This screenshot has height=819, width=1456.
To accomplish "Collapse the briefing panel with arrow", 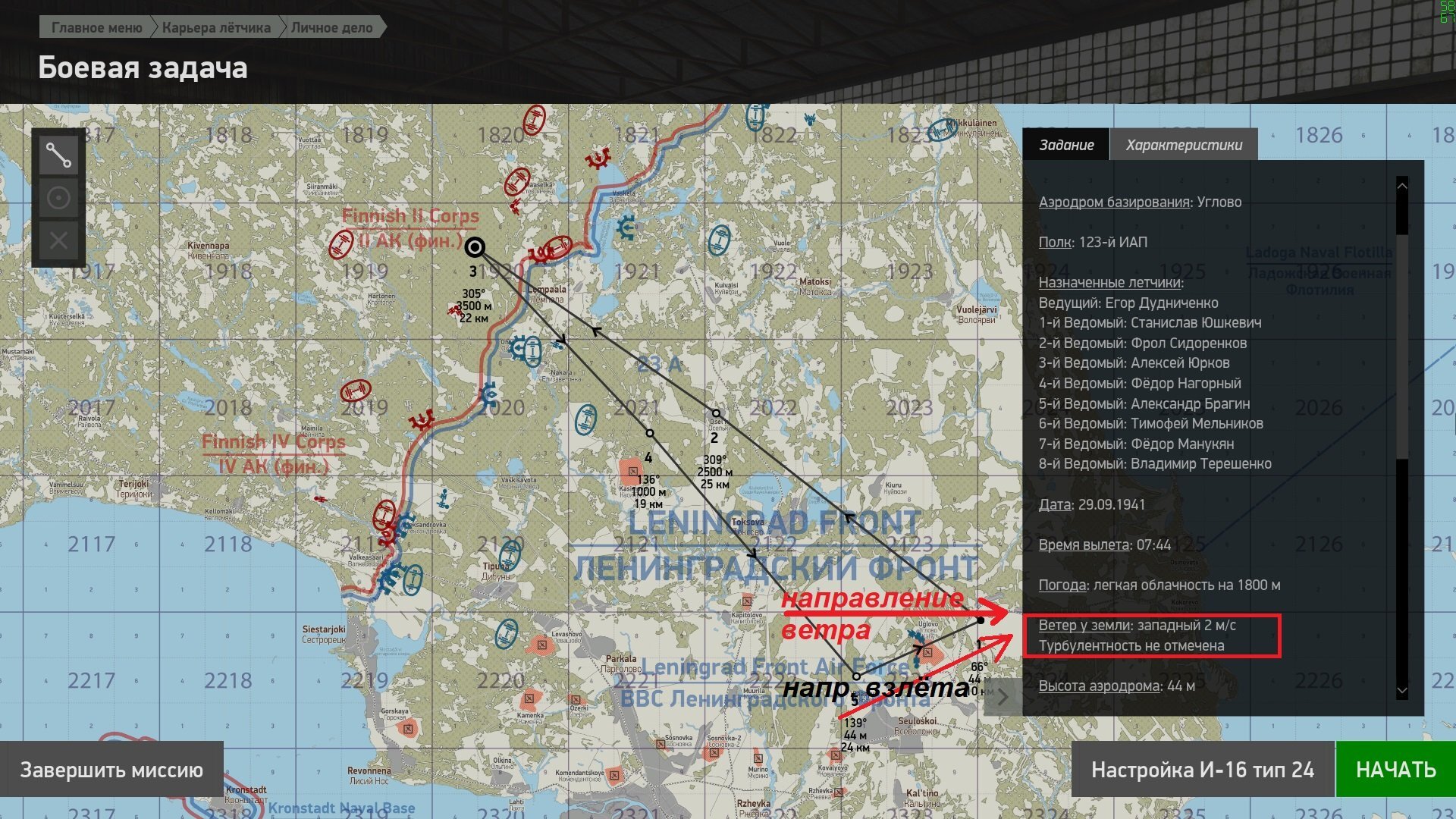I will tap(1003, 696).
